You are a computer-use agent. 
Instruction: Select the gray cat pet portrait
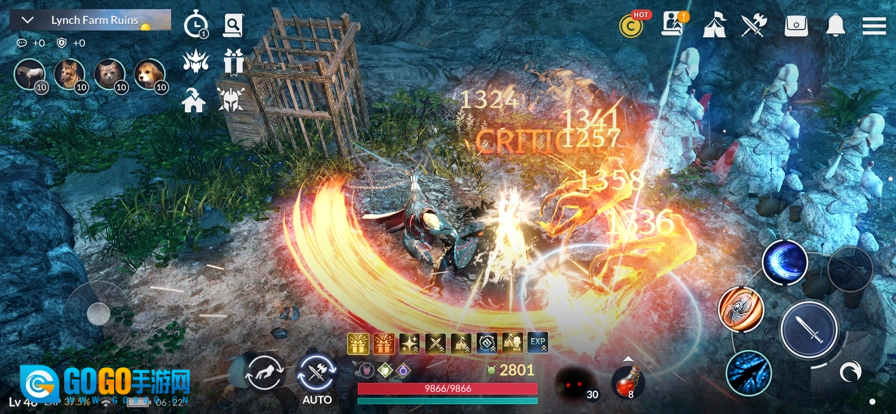(110, 73)
